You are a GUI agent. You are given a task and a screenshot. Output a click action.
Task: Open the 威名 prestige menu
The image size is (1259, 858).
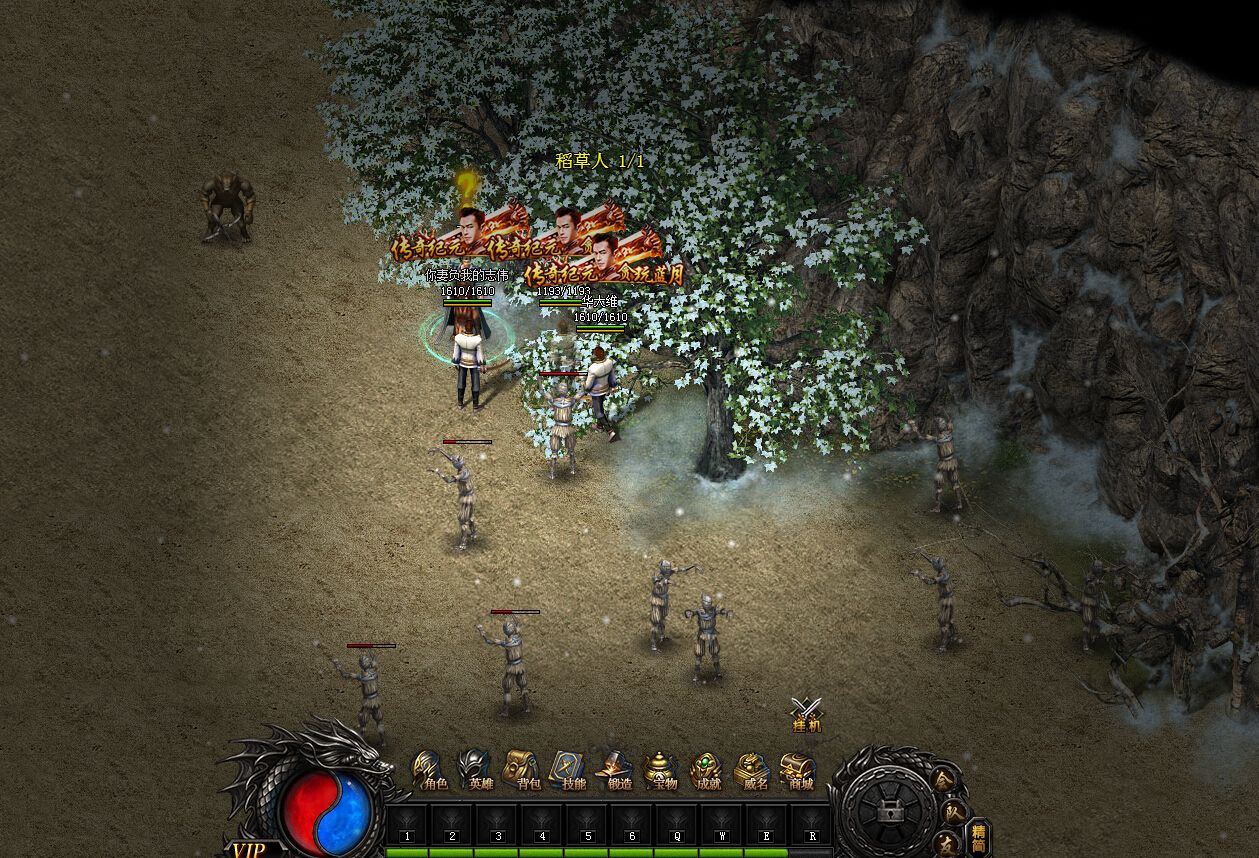pos(753,771)
